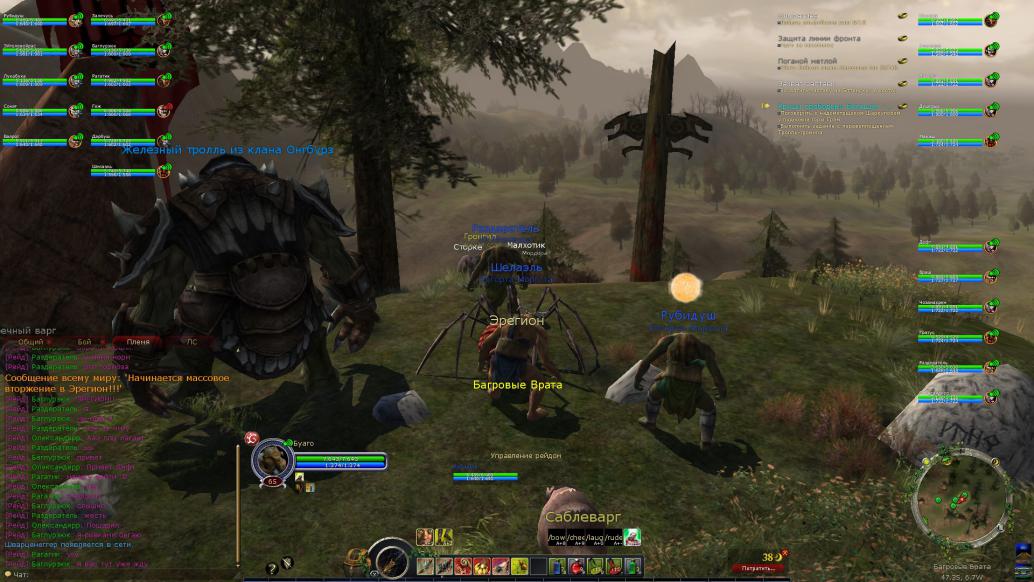Select raid member Ратаган frame
1034x582 pixels.
(124, 79)
